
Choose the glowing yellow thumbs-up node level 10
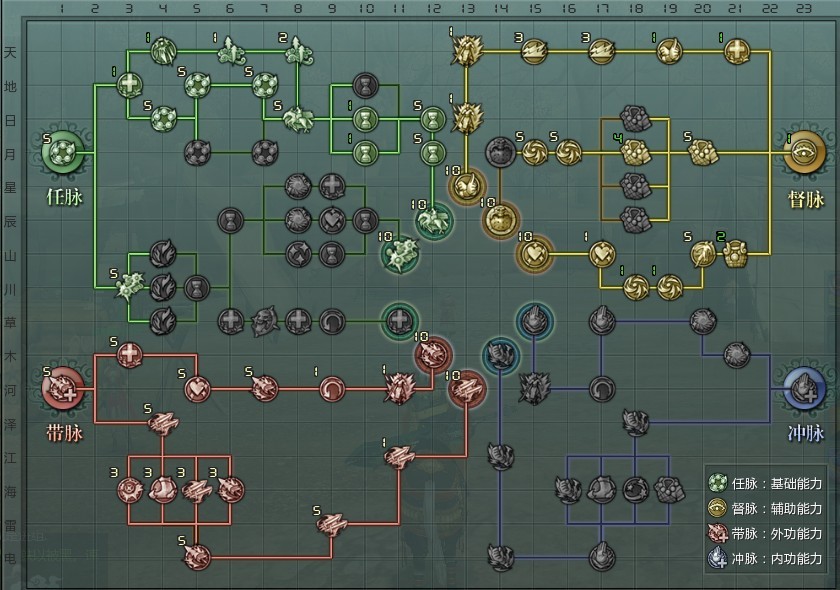pos(466,186)
